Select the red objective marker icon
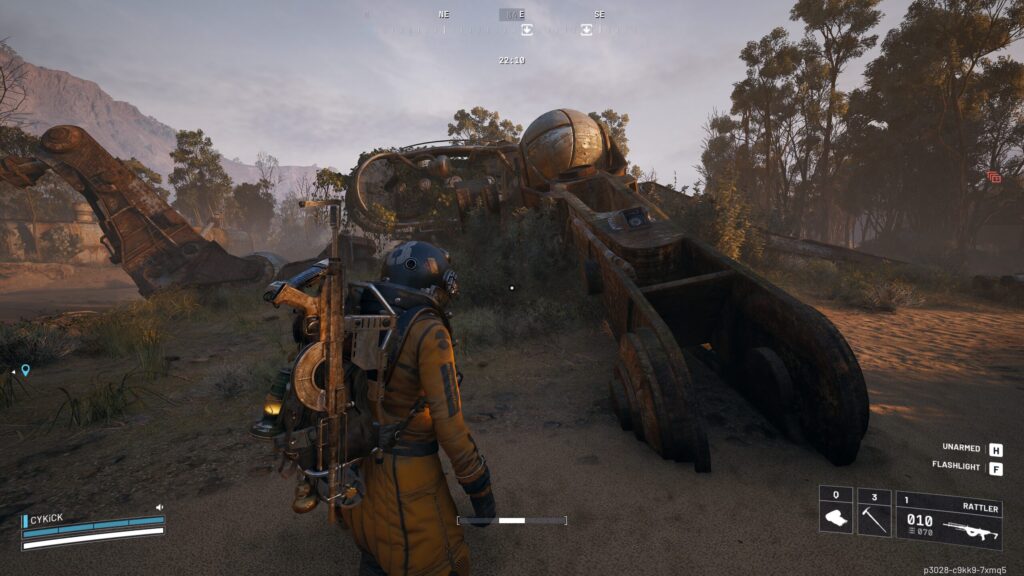Viewport: 1024px width, 576px height. point(993,177)
